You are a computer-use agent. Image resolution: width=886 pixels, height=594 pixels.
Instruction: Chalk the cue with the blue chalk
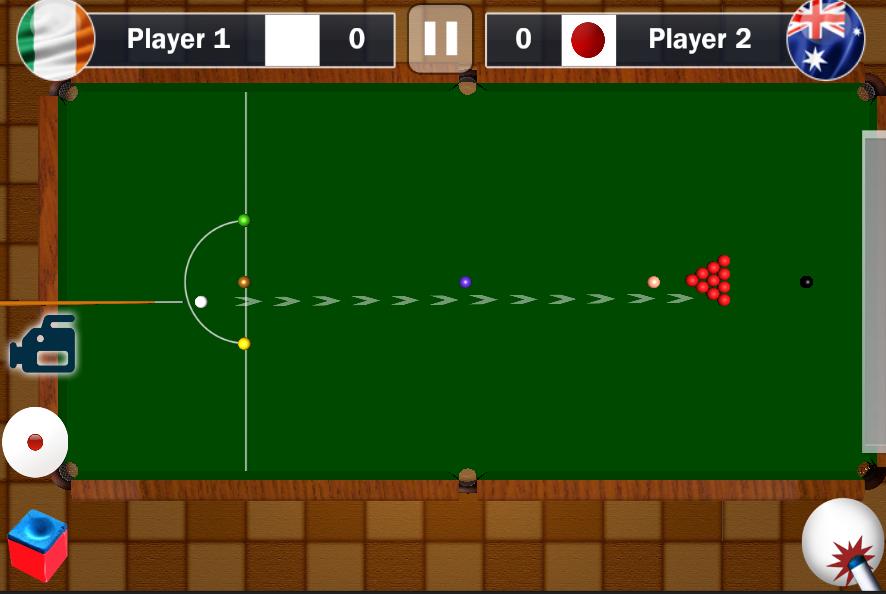coord(37,545)
